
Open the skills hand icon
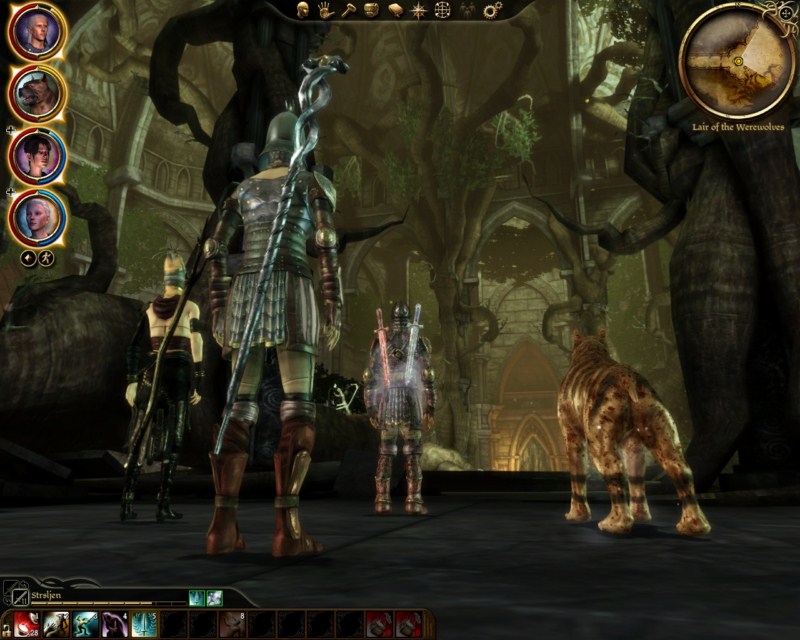coord(324,10)
